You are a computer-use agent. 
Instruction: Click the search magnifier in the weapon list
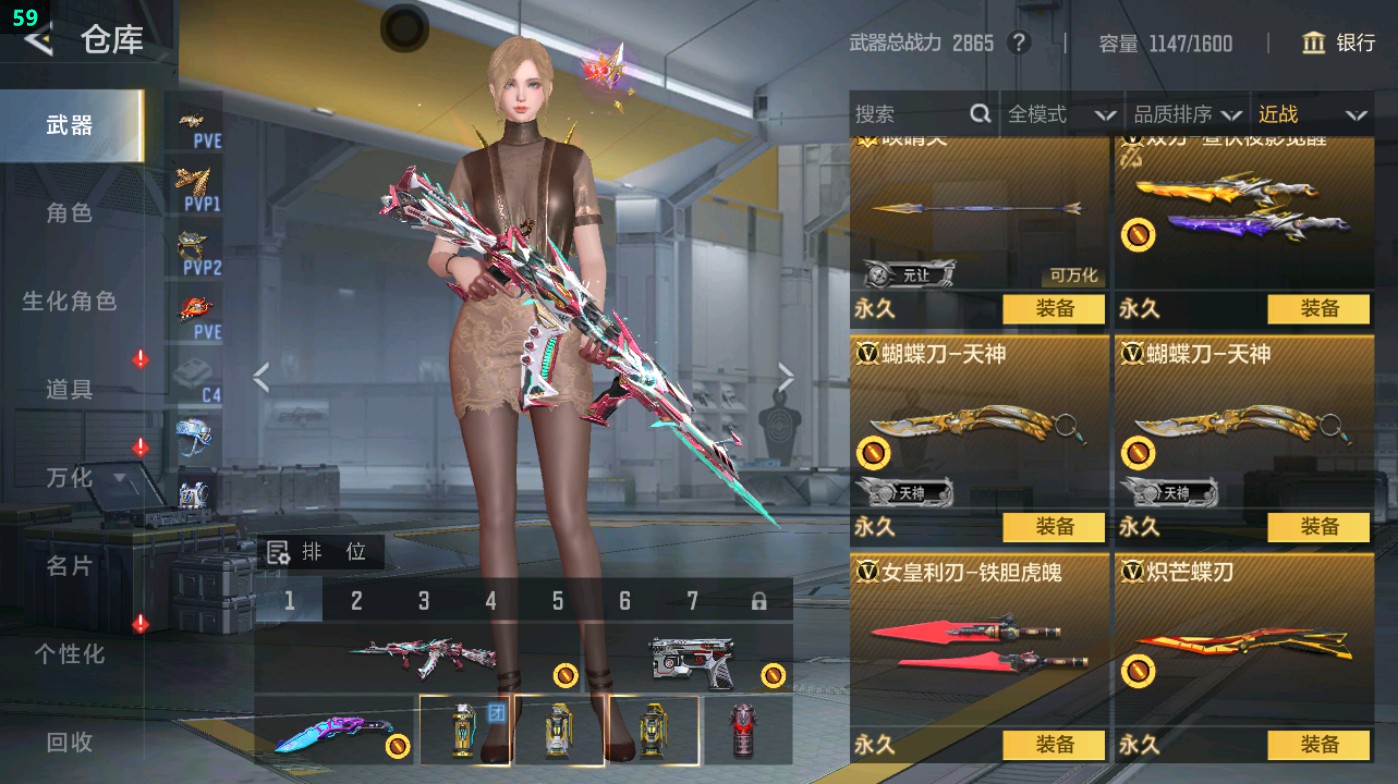978,114
